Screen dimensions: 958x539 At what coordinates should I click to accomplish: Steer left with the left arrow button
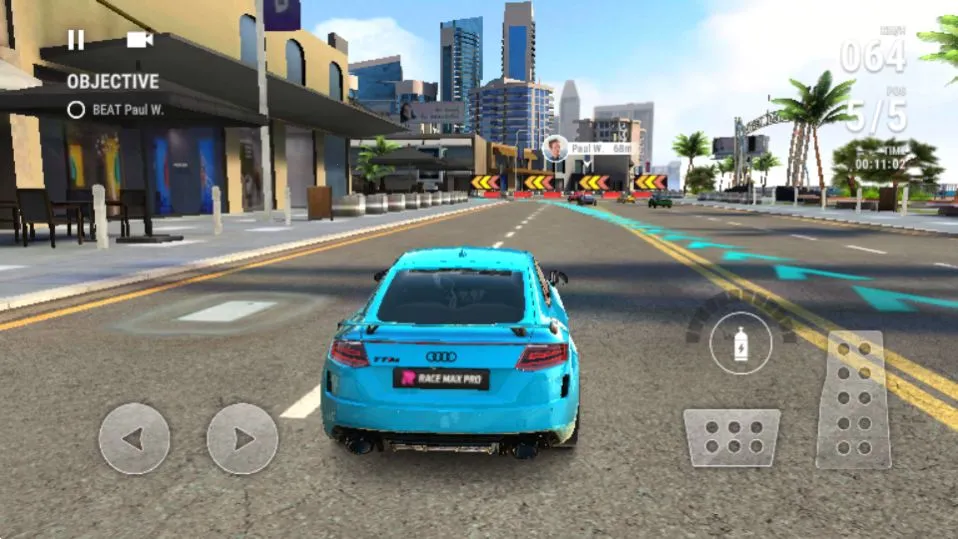point(134,438)
